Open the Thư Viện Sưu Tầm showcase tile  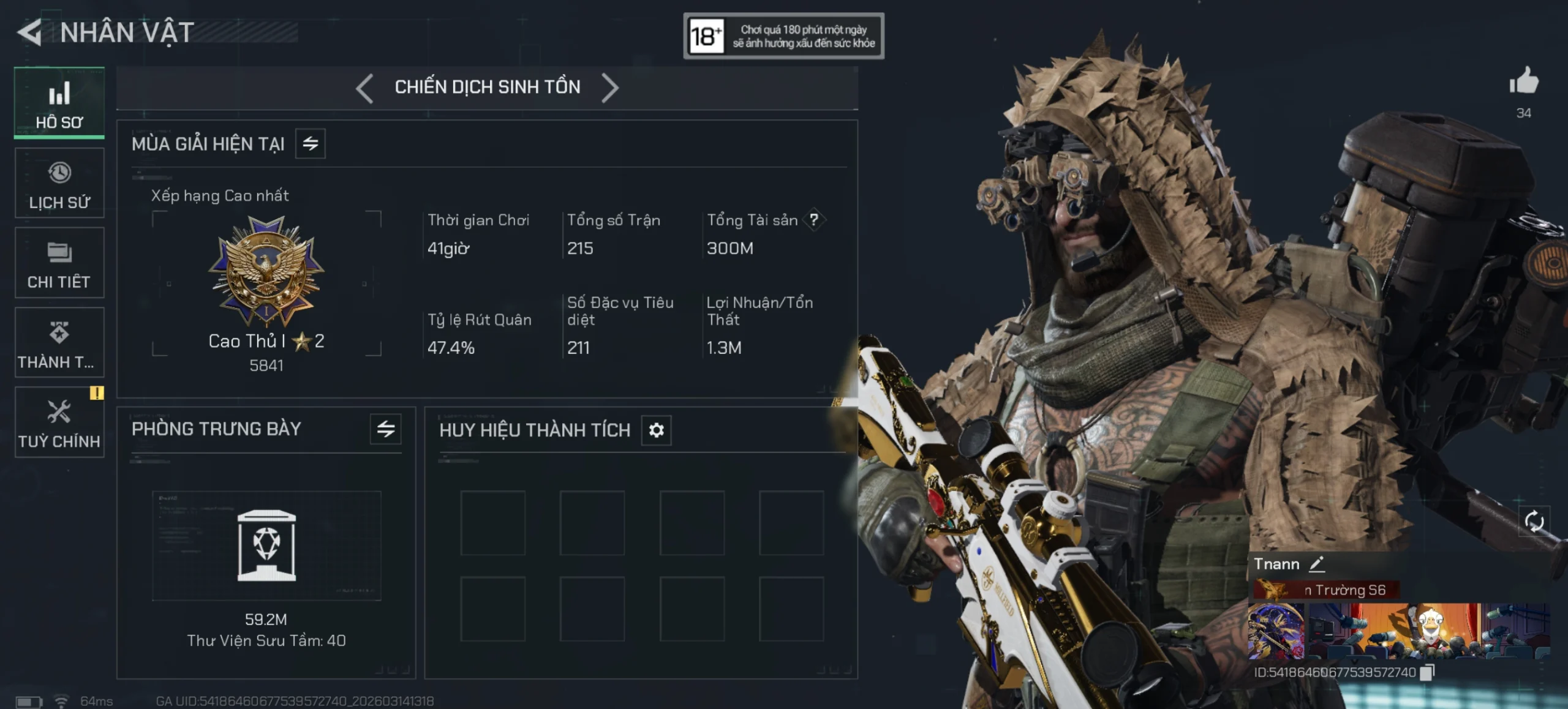click(x=266, y=546)
